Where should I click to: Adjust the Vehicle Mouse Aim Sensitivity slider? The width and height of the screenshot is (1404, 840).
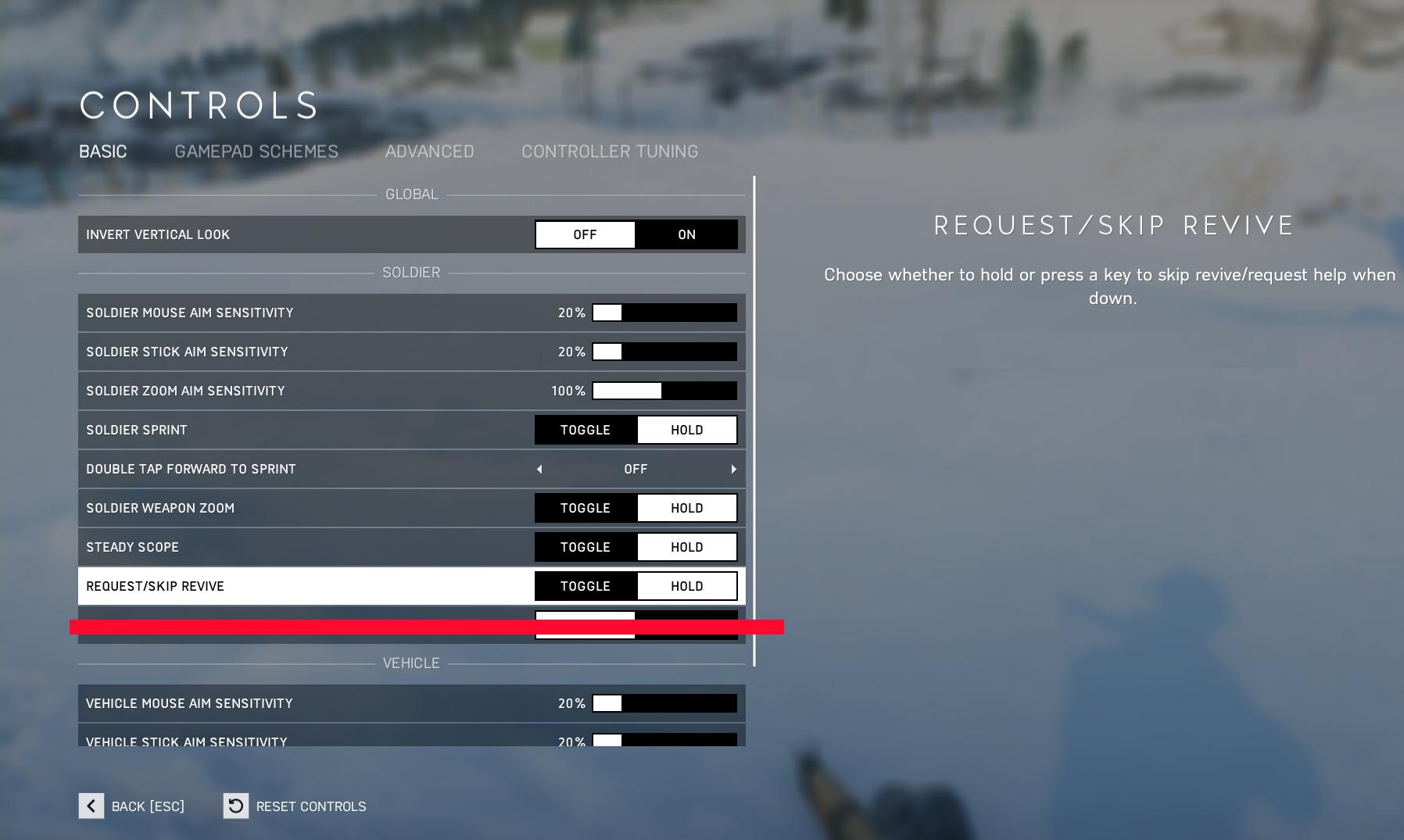click(664, 703)
